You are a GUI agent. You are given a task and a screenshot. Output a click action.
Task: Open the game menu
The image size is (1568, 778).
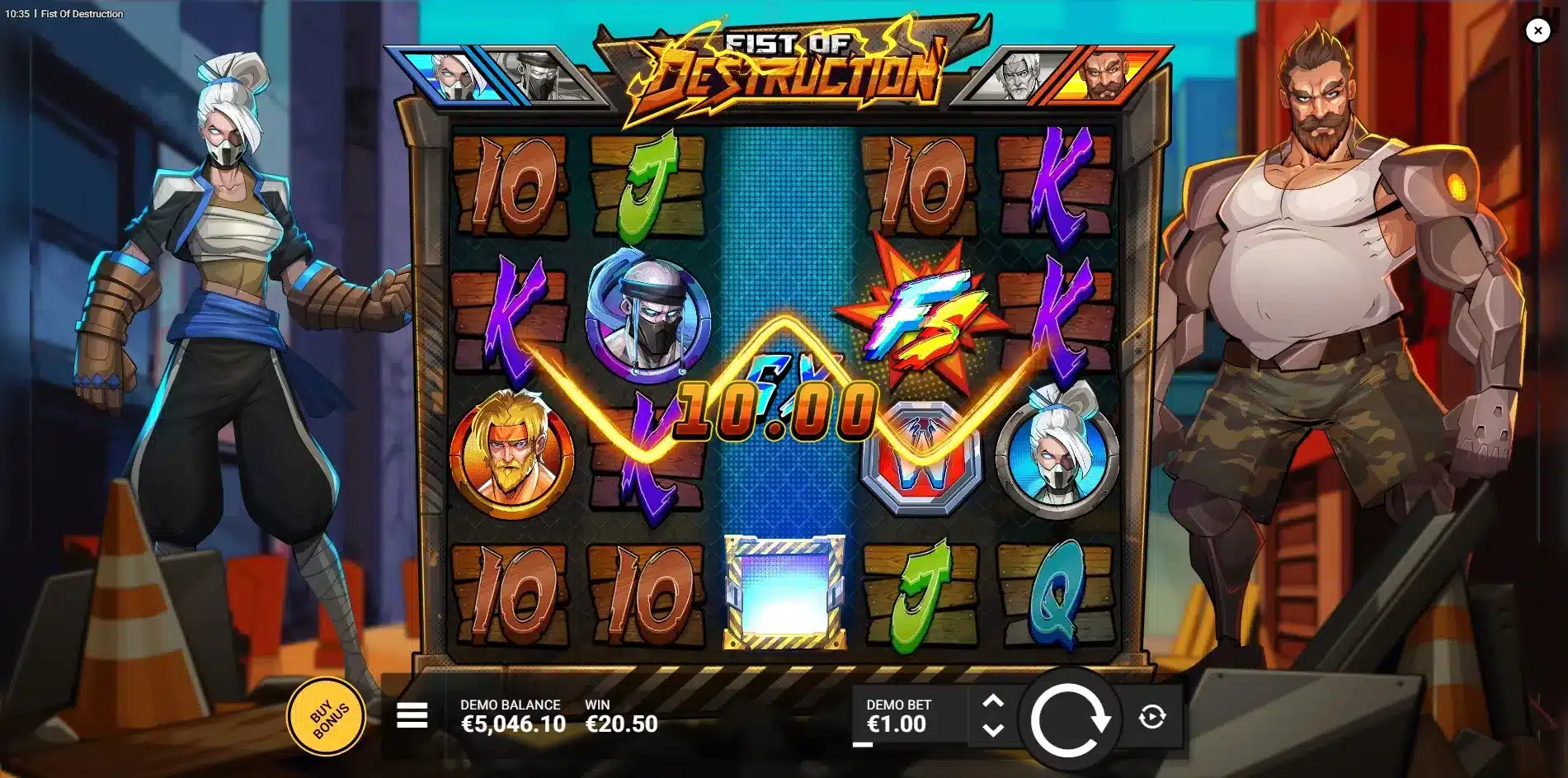point(411,717)
